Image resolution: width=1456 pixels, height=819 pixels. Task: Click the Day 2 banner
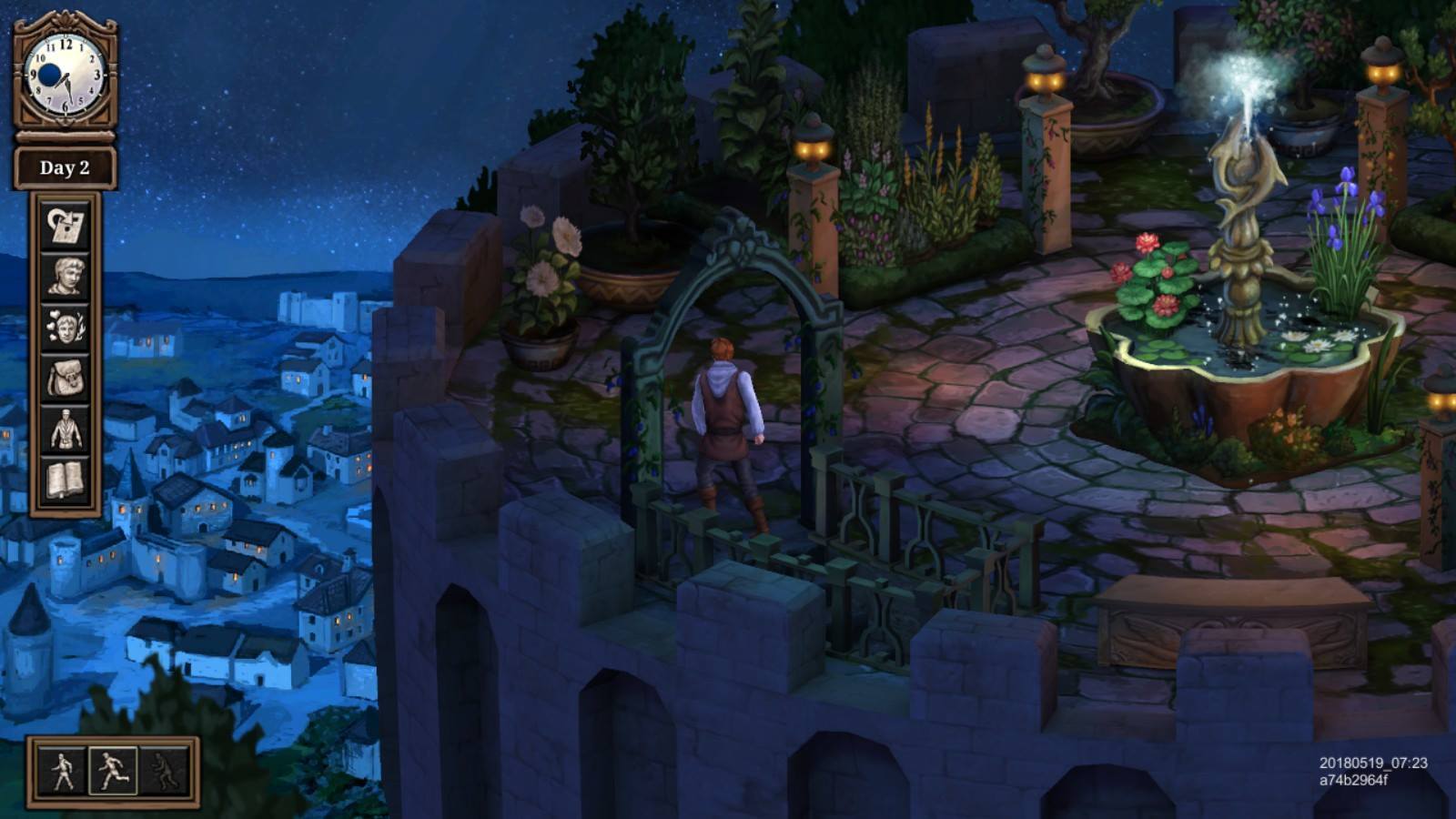[64, 167]
